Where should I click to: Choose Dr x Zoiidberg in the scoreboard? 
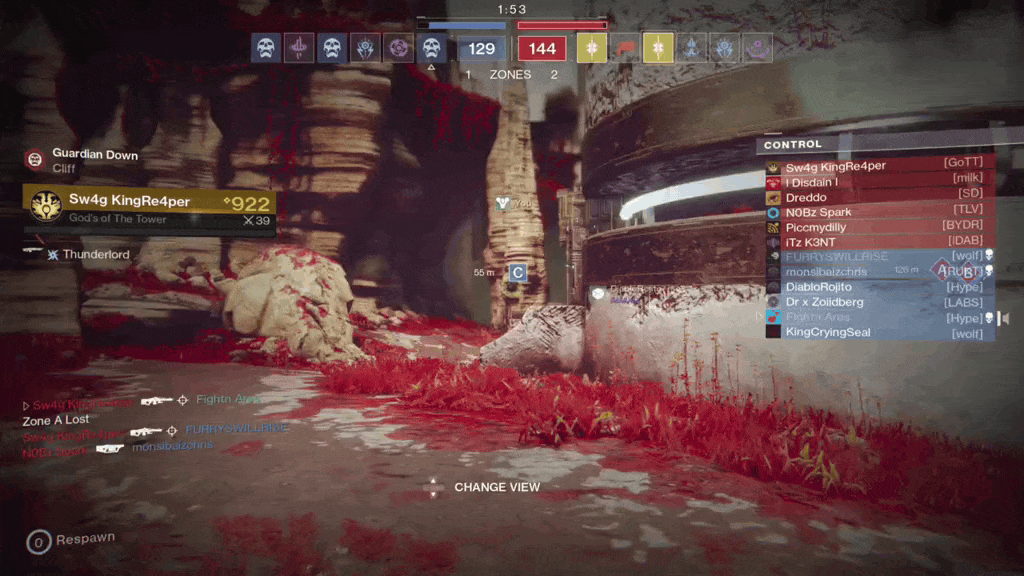(880, 302)
